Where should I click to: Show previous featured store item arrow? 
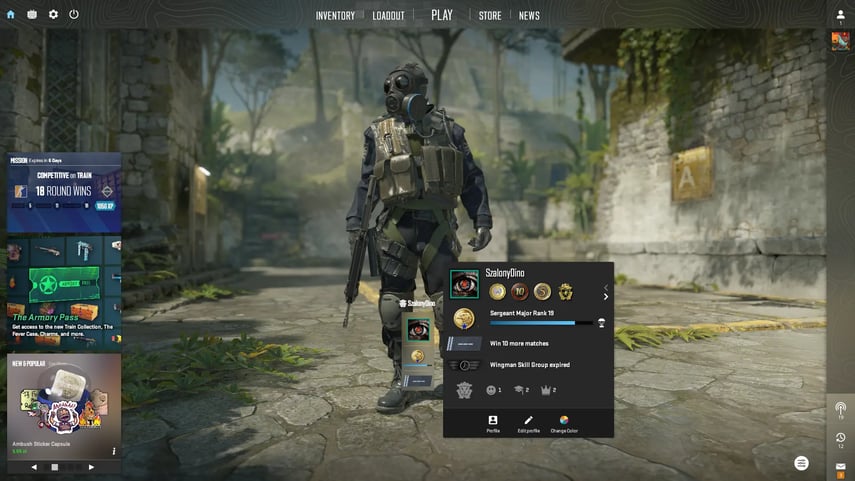tap(34, 467)
